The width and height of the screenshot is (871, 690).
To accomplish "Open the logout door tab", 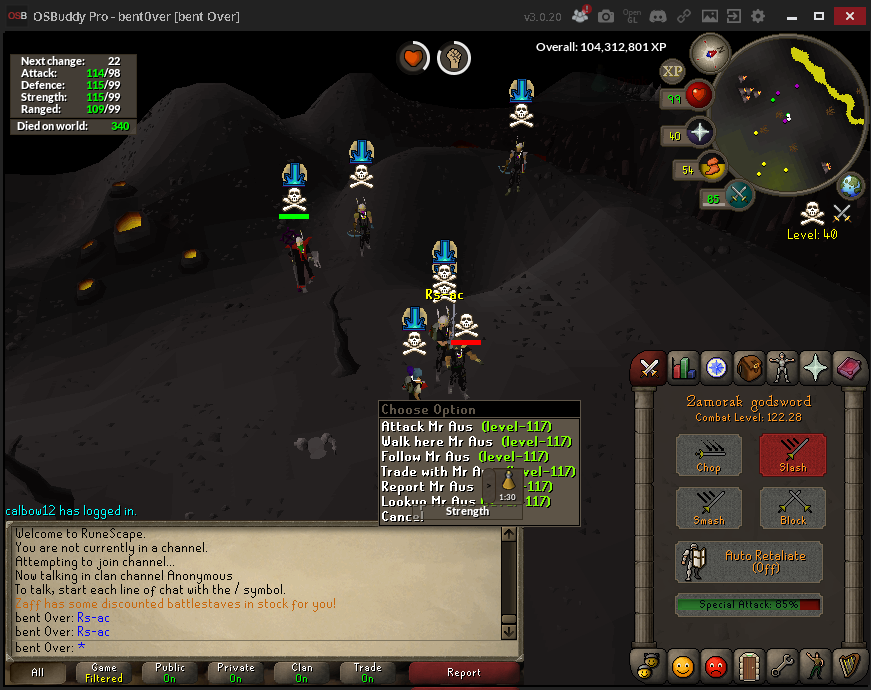I will (x=748, y=663).
